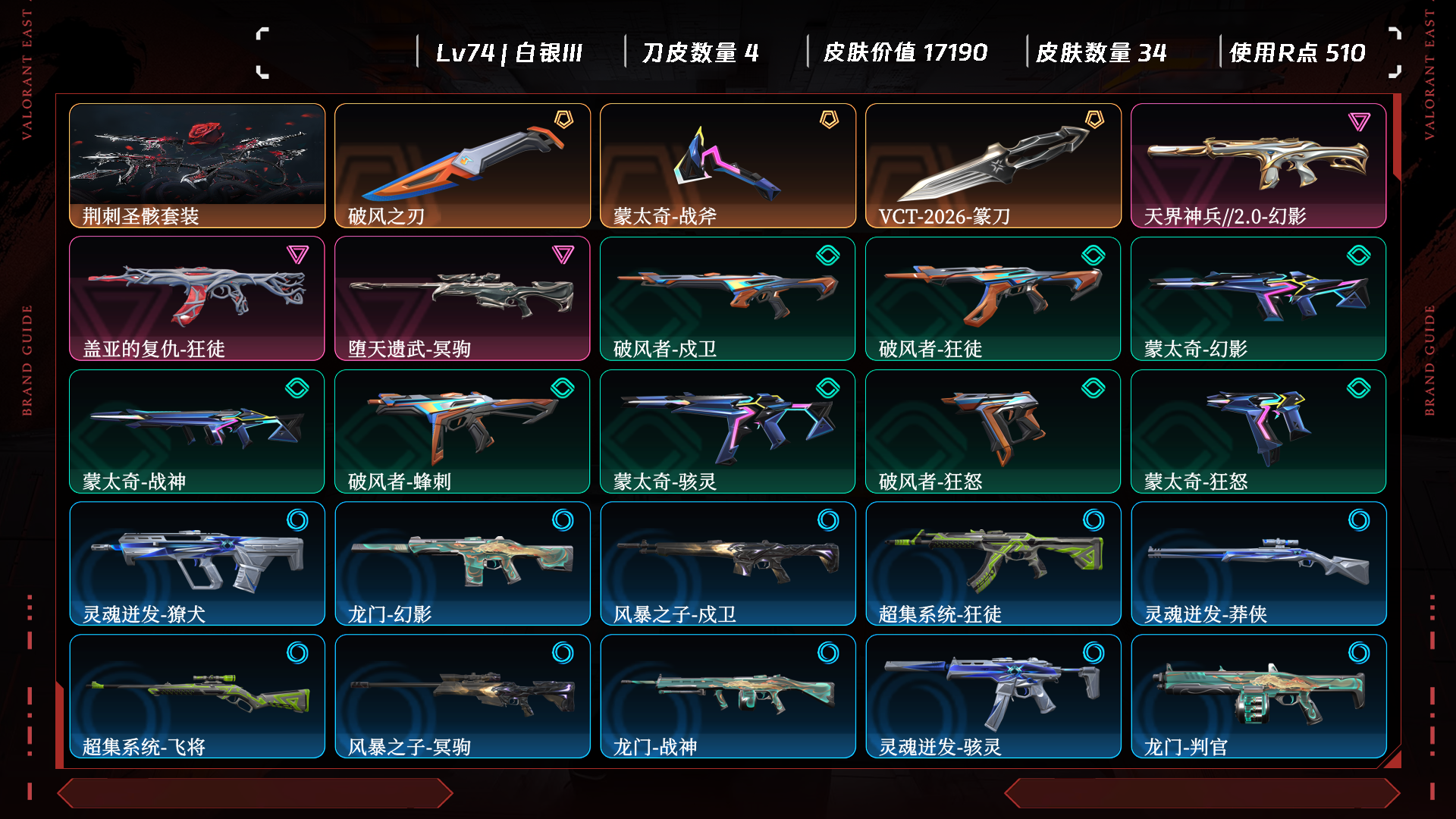The height and width of the screenshot is (819, 1456).
Task: Select the 灵魂迸发-獠犬 skin card
Action: 197,563
